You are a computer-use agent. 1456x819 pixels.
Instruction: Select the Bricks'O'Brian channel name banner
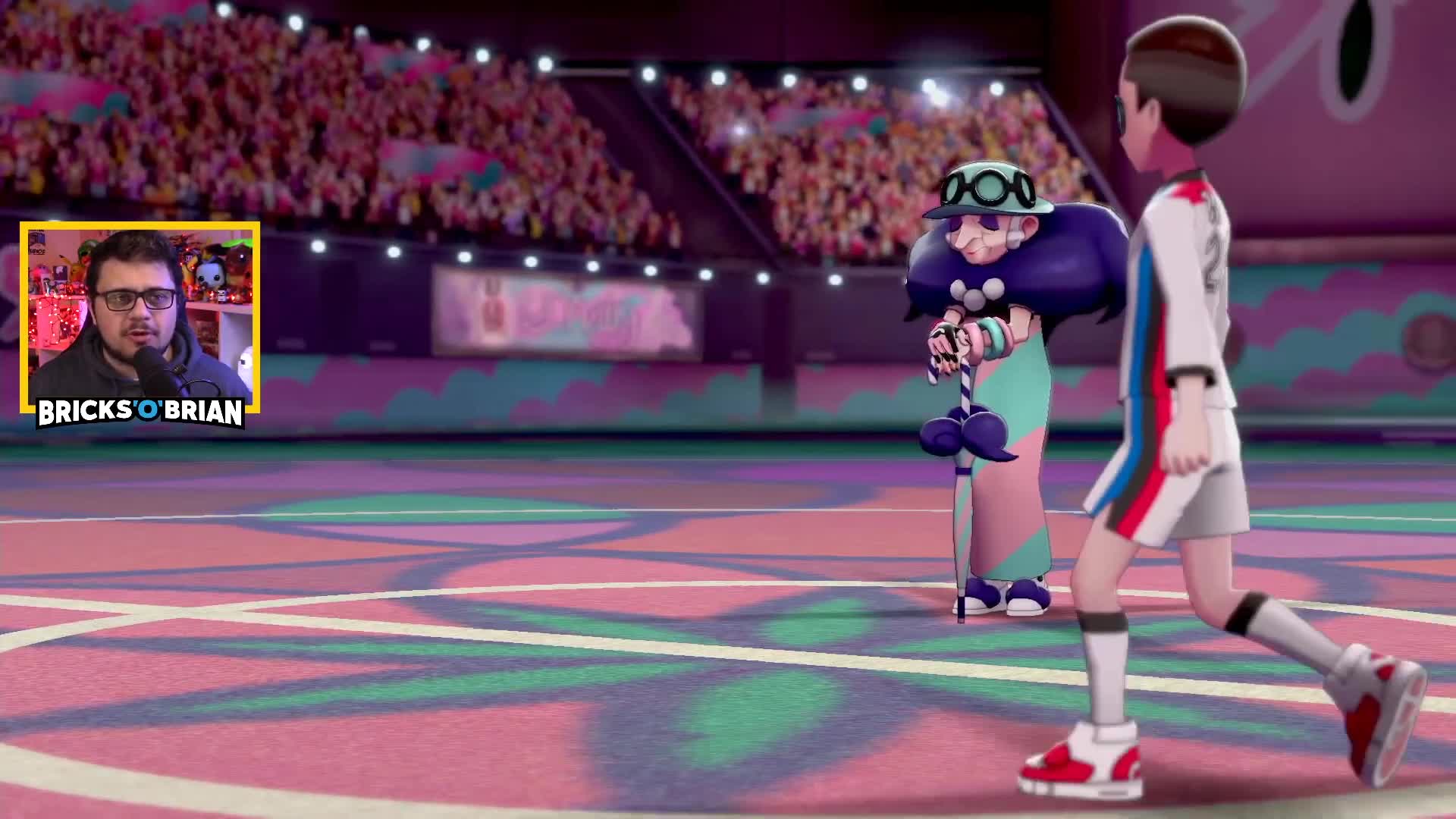click(x=140, y=413)
